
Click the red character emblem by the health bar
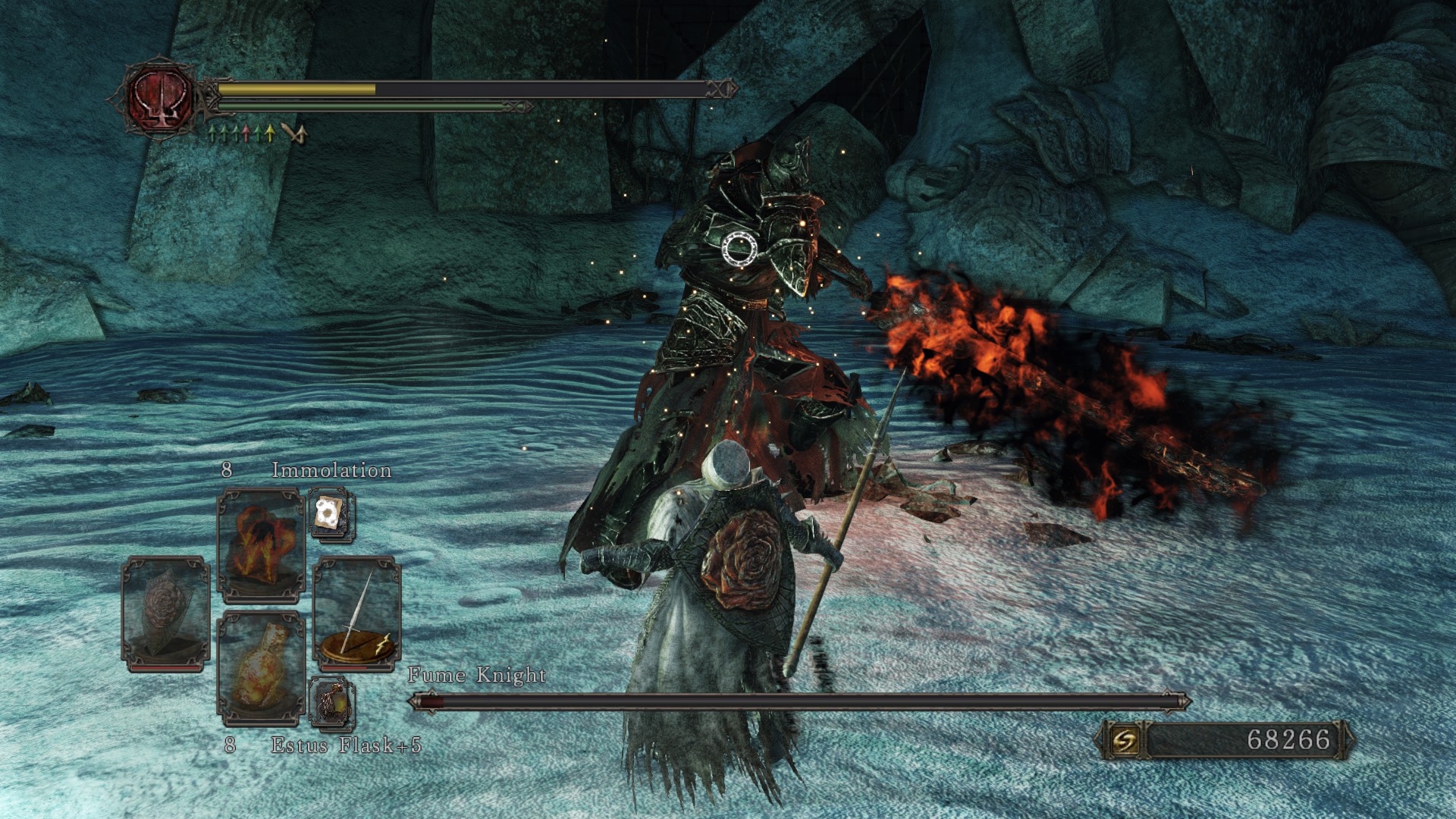point(161,99)
